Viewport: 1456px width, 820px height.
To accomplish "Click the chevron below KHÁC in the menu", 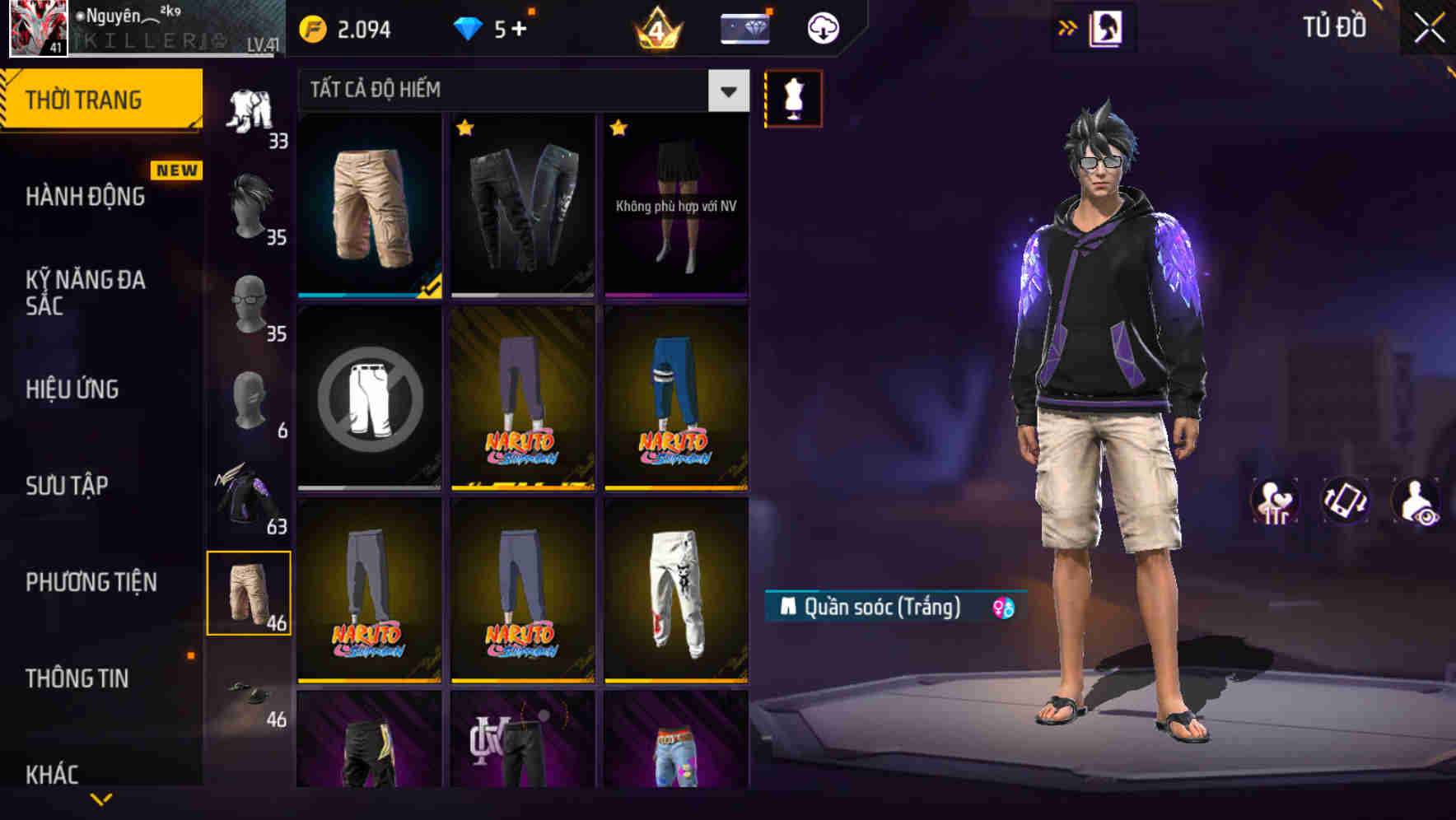I will pyautogui.click(x=102, y=797).
